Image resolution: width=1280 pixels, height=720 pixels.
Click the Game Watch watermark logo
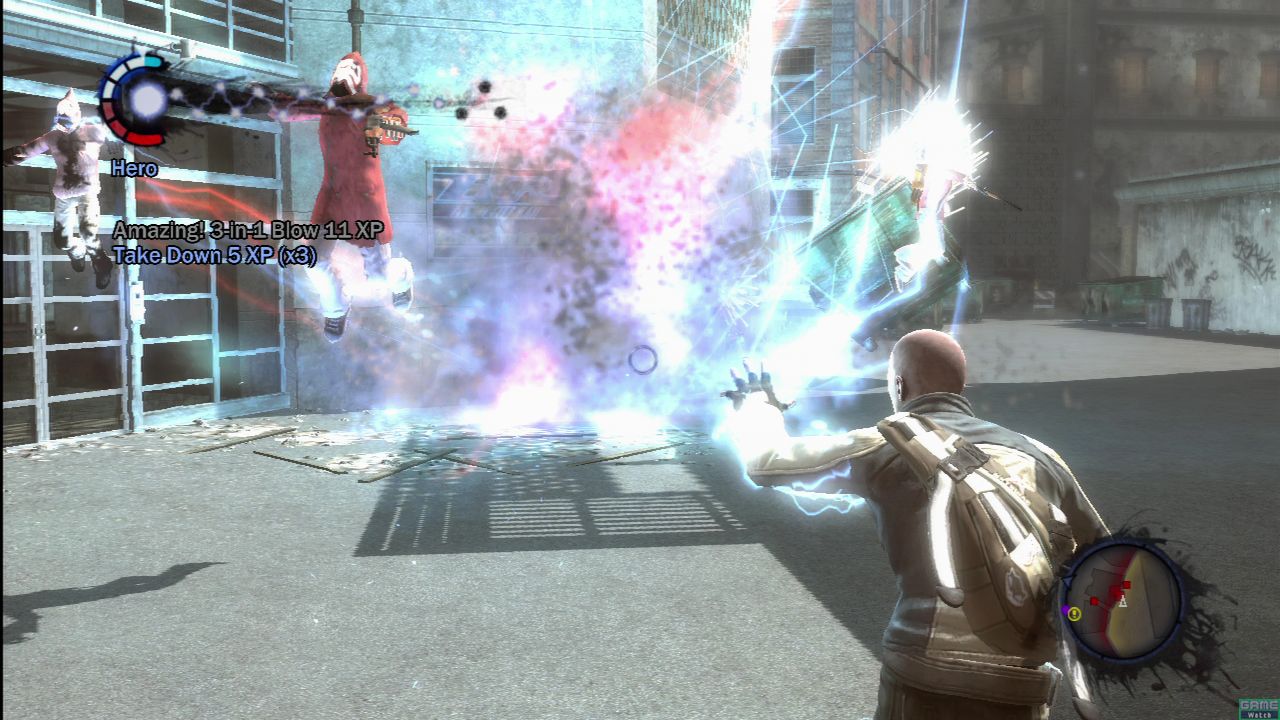[x=1258, y=708]
